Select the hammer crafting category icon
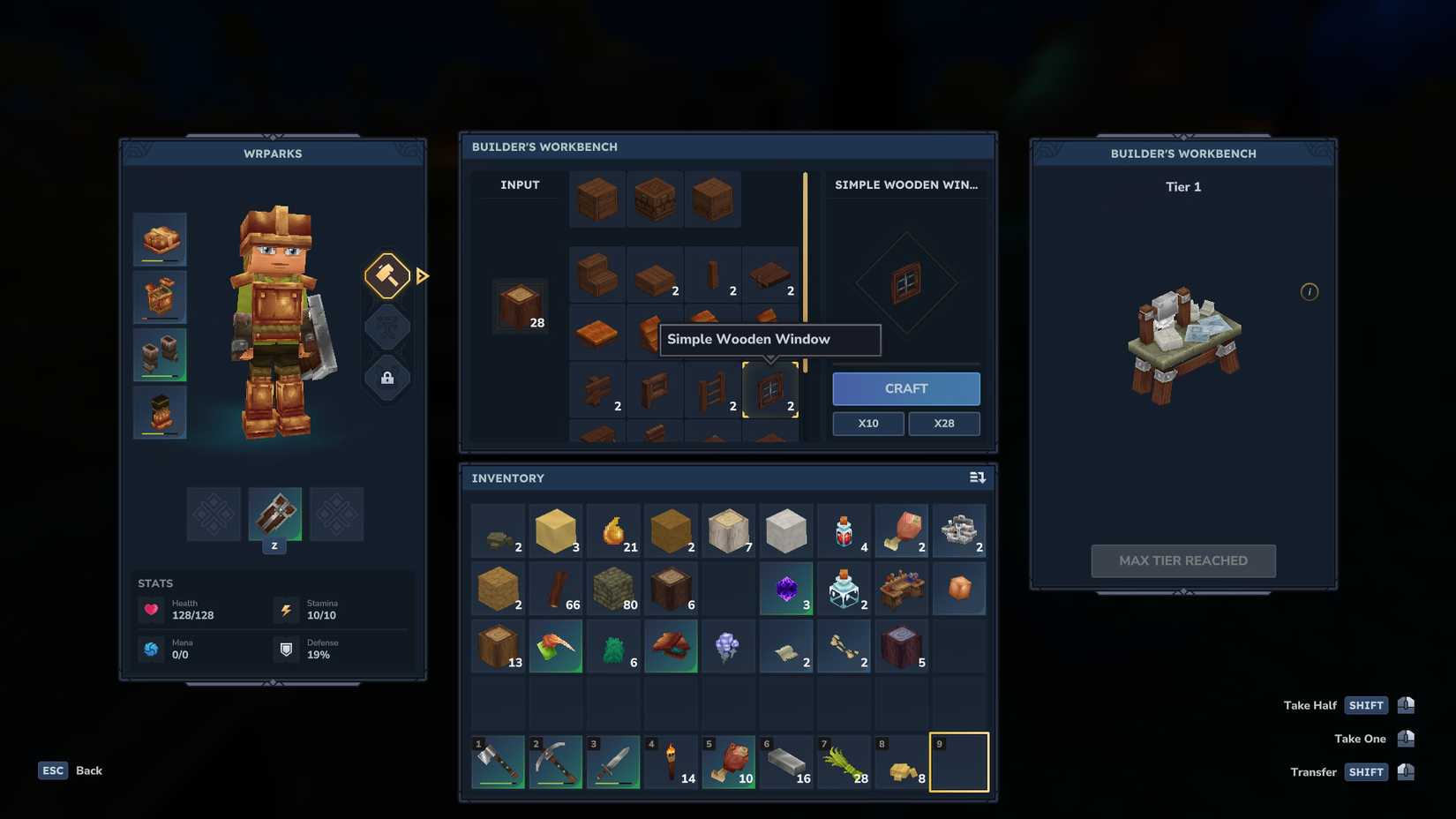Viewport: 1456px width, 819px height. coord(387,276)
